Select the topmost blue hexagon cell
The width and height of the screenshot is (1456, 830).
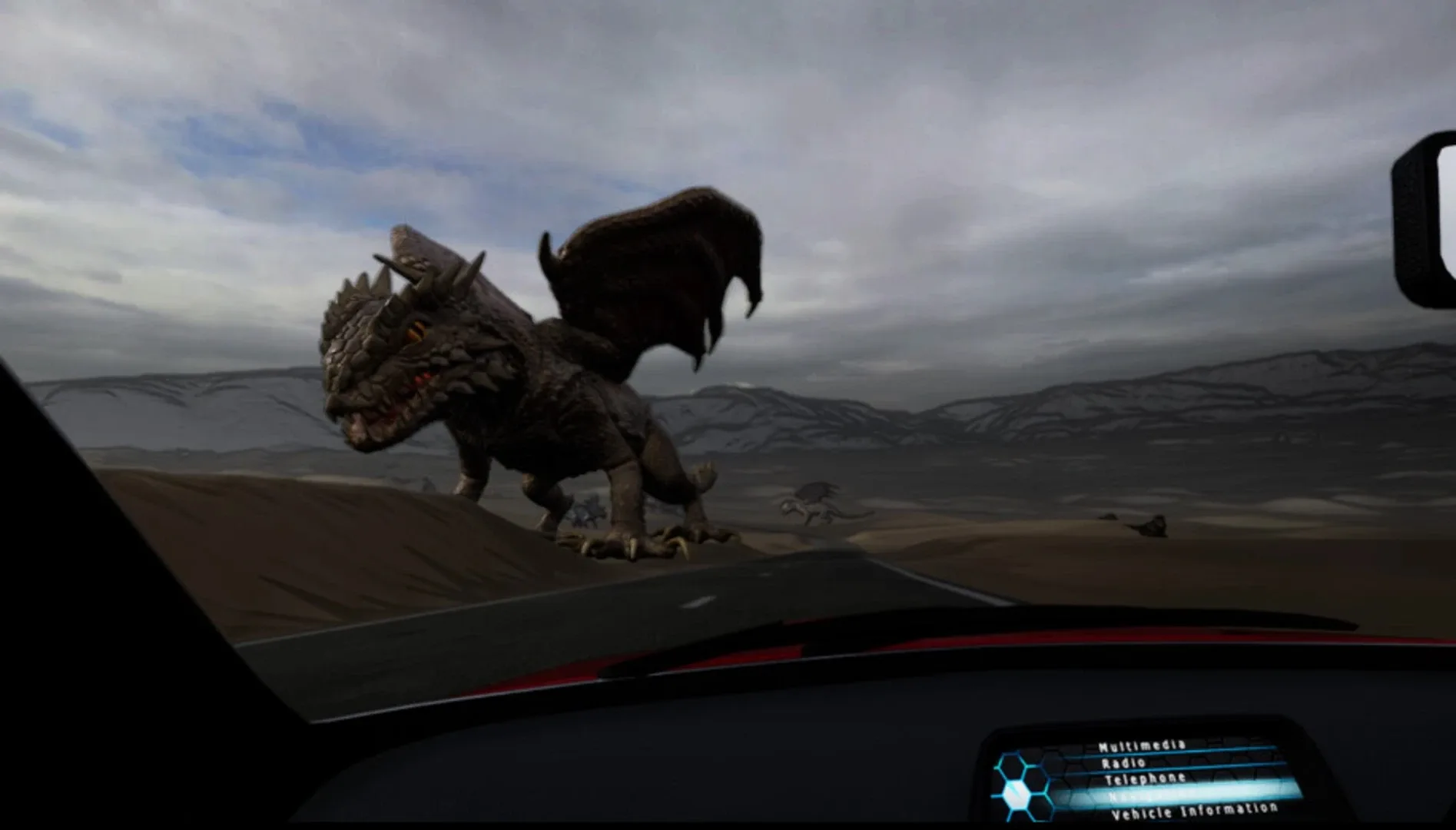click(x=1010, y=766)
